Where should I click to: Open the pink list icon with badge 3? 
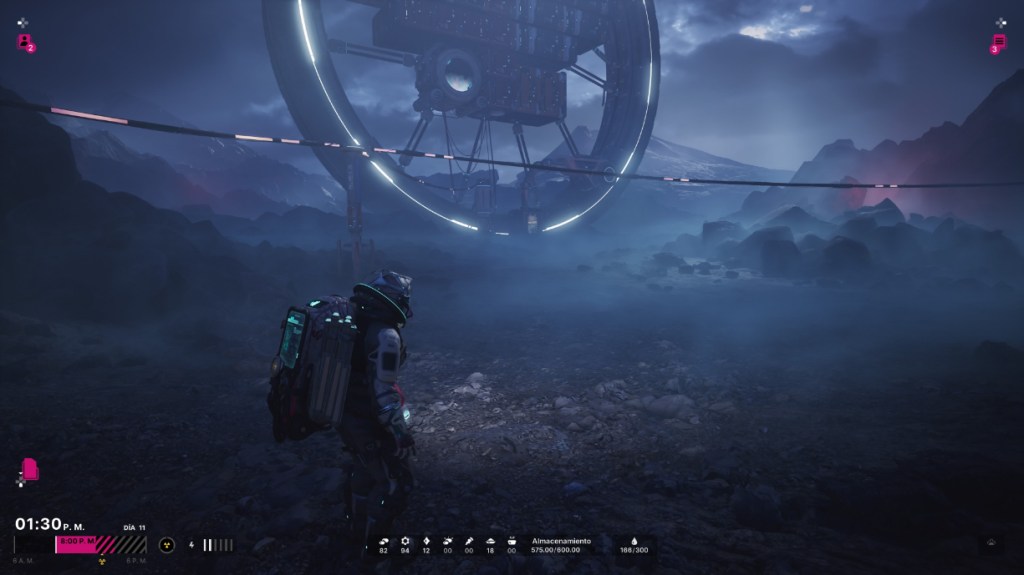pyautogui.click(x=998, y=42)
